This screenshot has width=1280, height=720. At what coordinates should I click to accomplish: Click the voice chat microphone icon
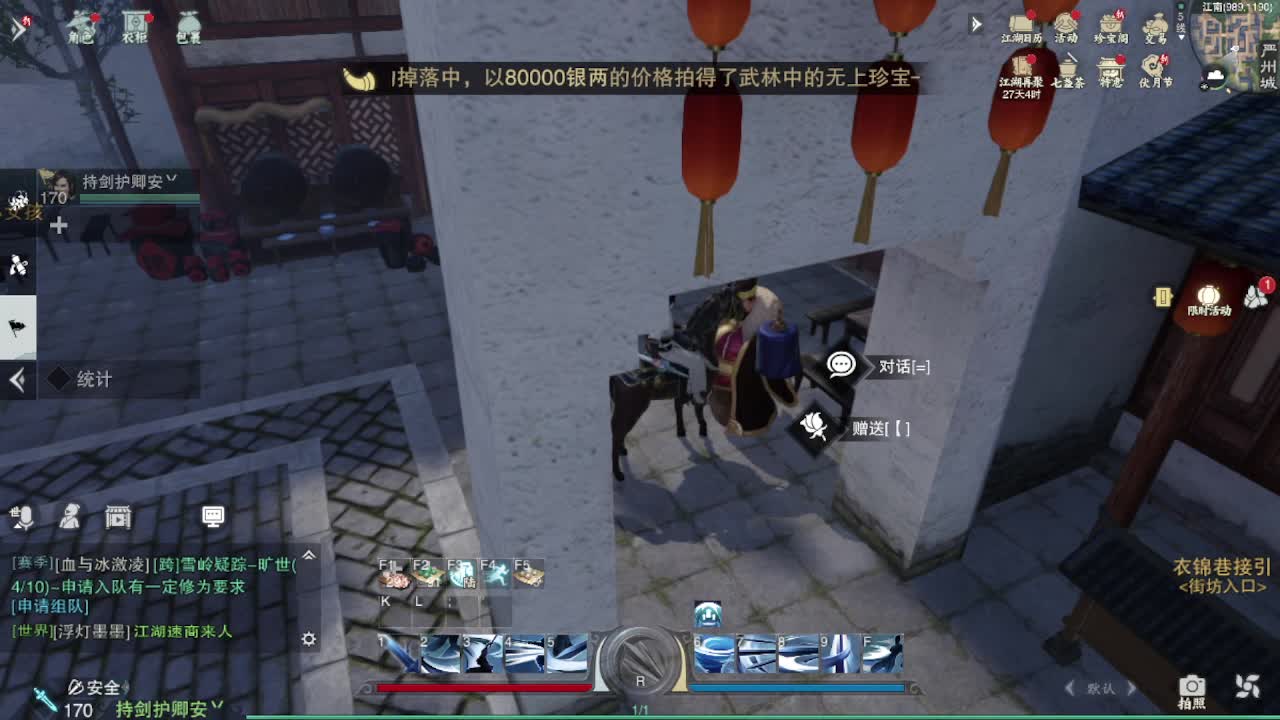pos(22,516)
